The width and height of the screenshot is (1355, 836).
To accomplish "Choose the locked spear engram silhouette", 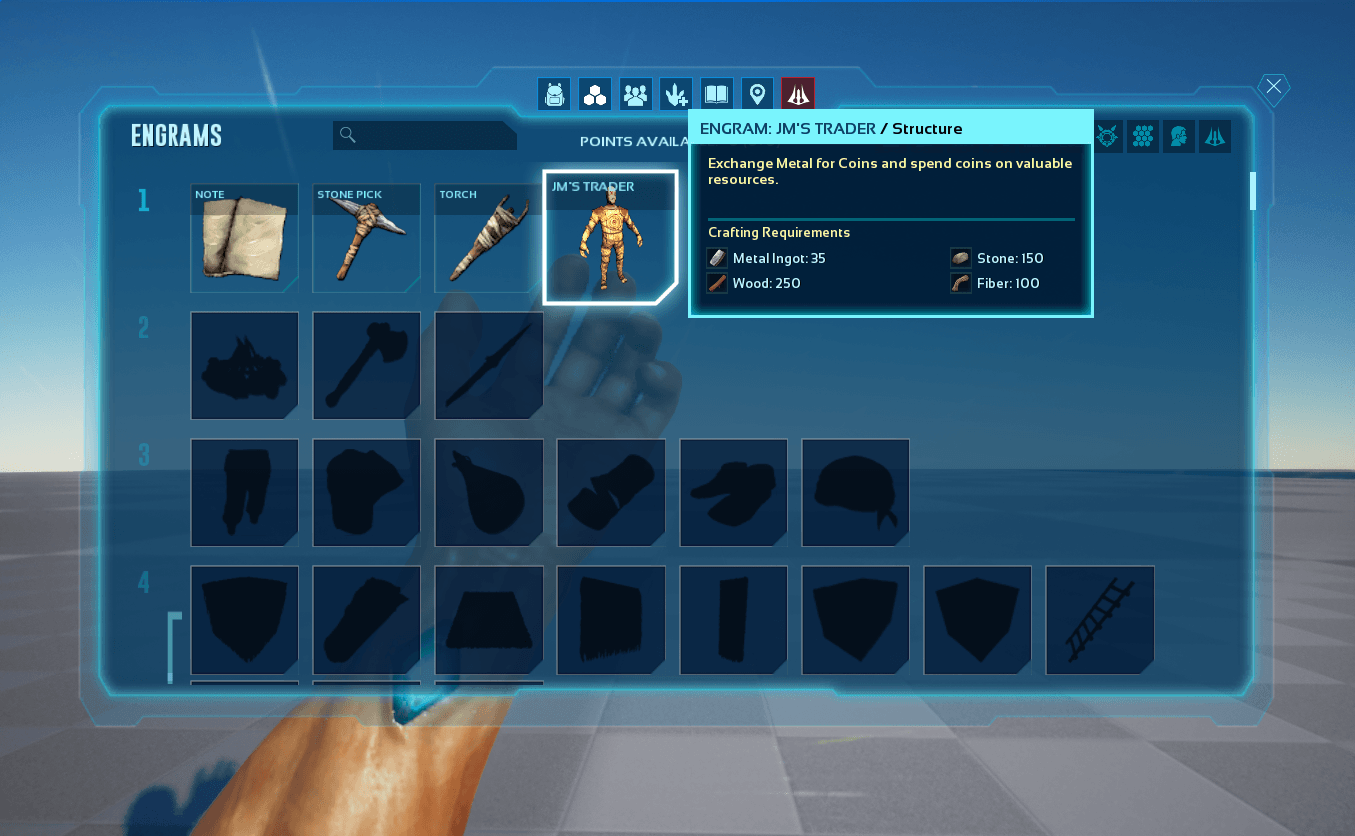I will click(488, 366).
